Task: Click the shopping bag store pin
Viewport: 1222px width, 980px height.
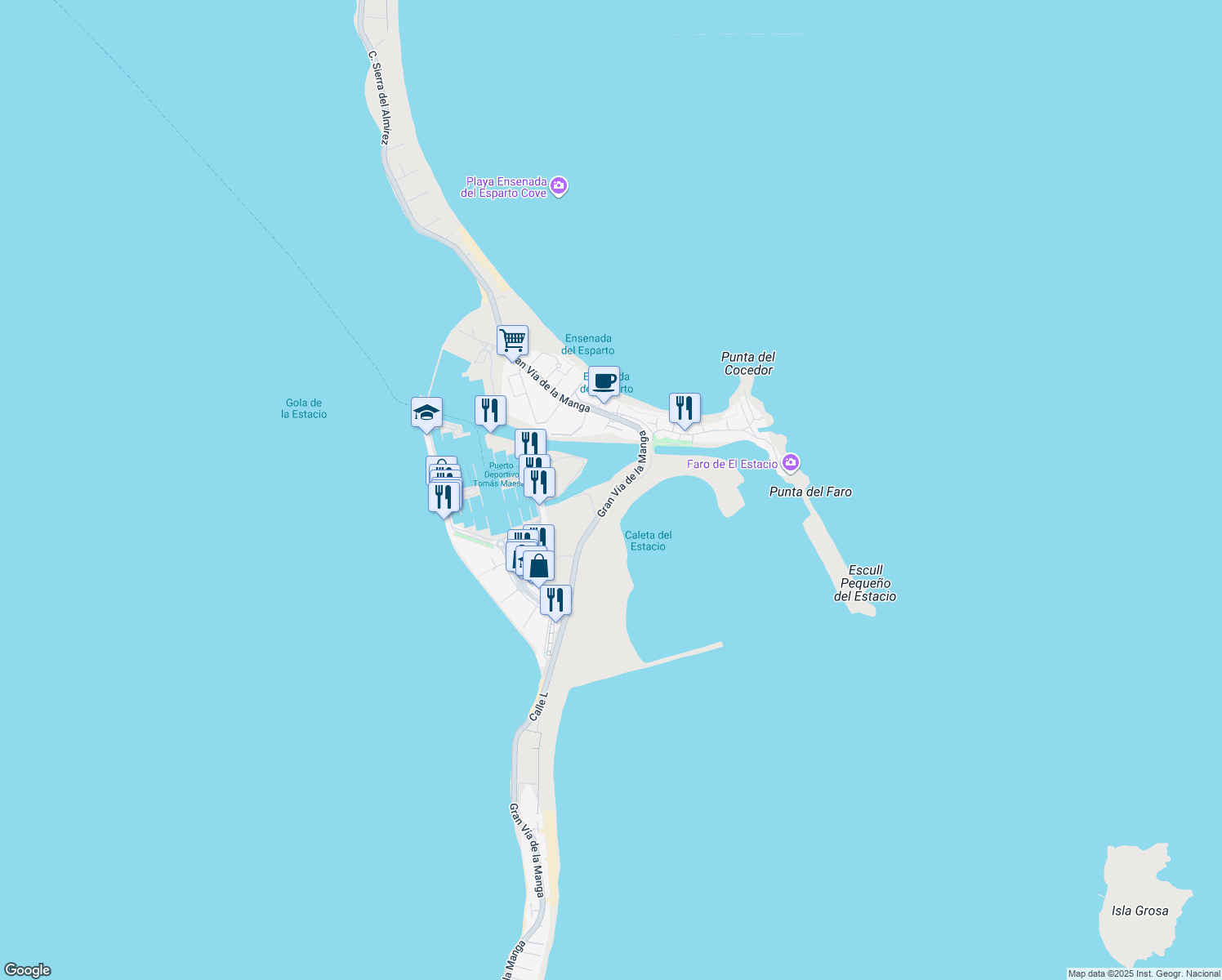Action: click(x=538, y=565)
